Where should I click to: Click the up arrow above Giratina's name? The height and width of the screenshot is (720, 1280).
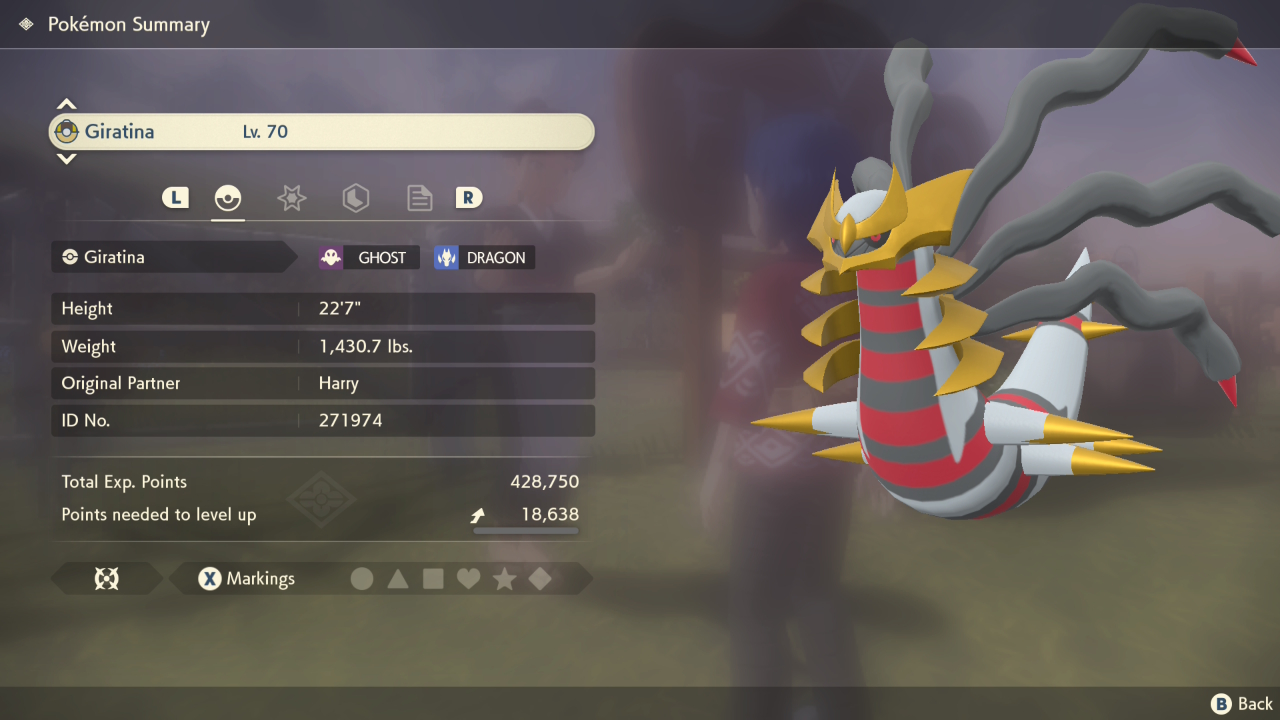[x=66, y=103]
